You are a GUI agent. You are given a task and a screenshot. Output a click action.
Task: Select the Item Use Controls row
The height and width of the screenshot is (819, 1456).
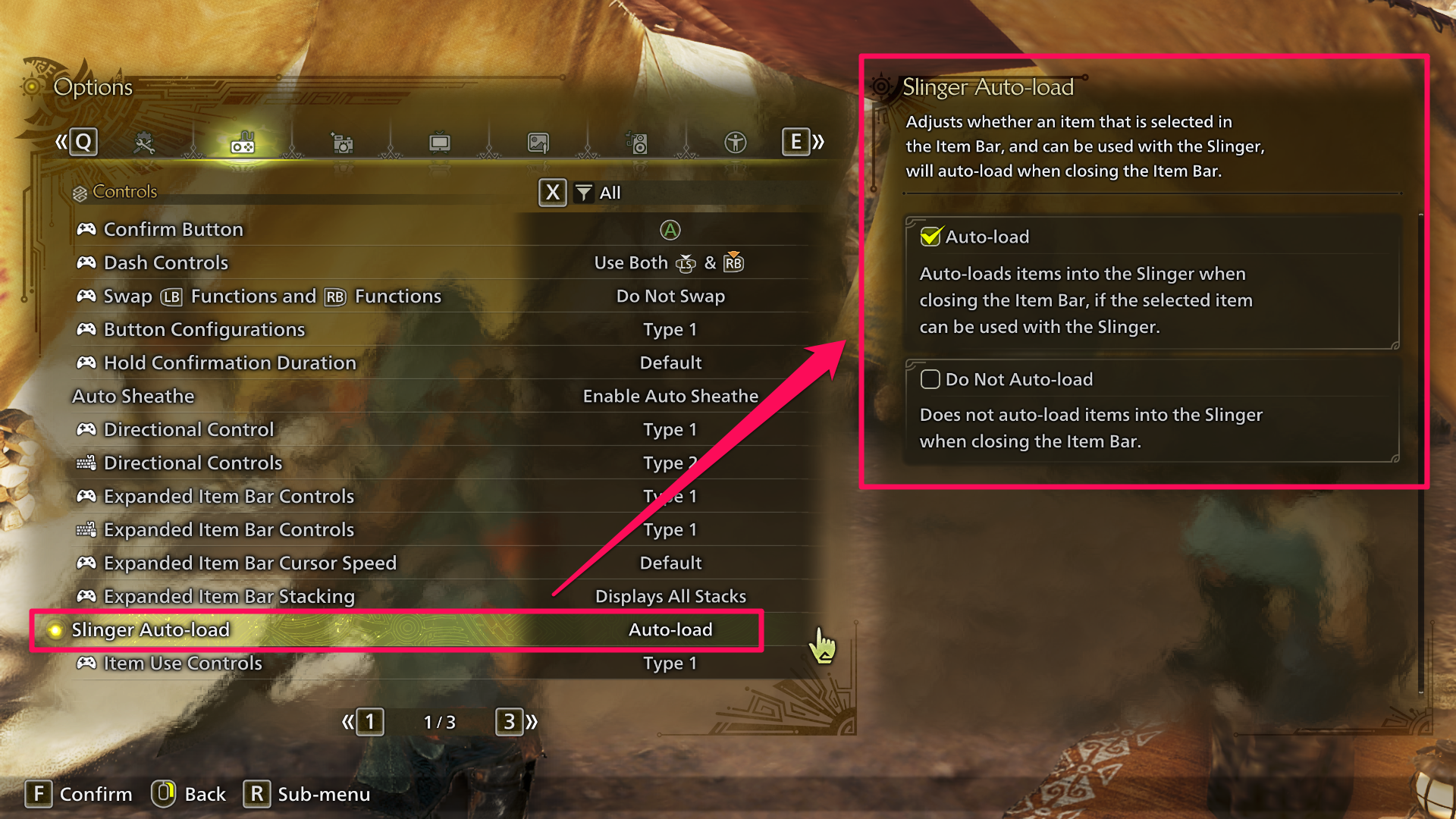point(182,663)
